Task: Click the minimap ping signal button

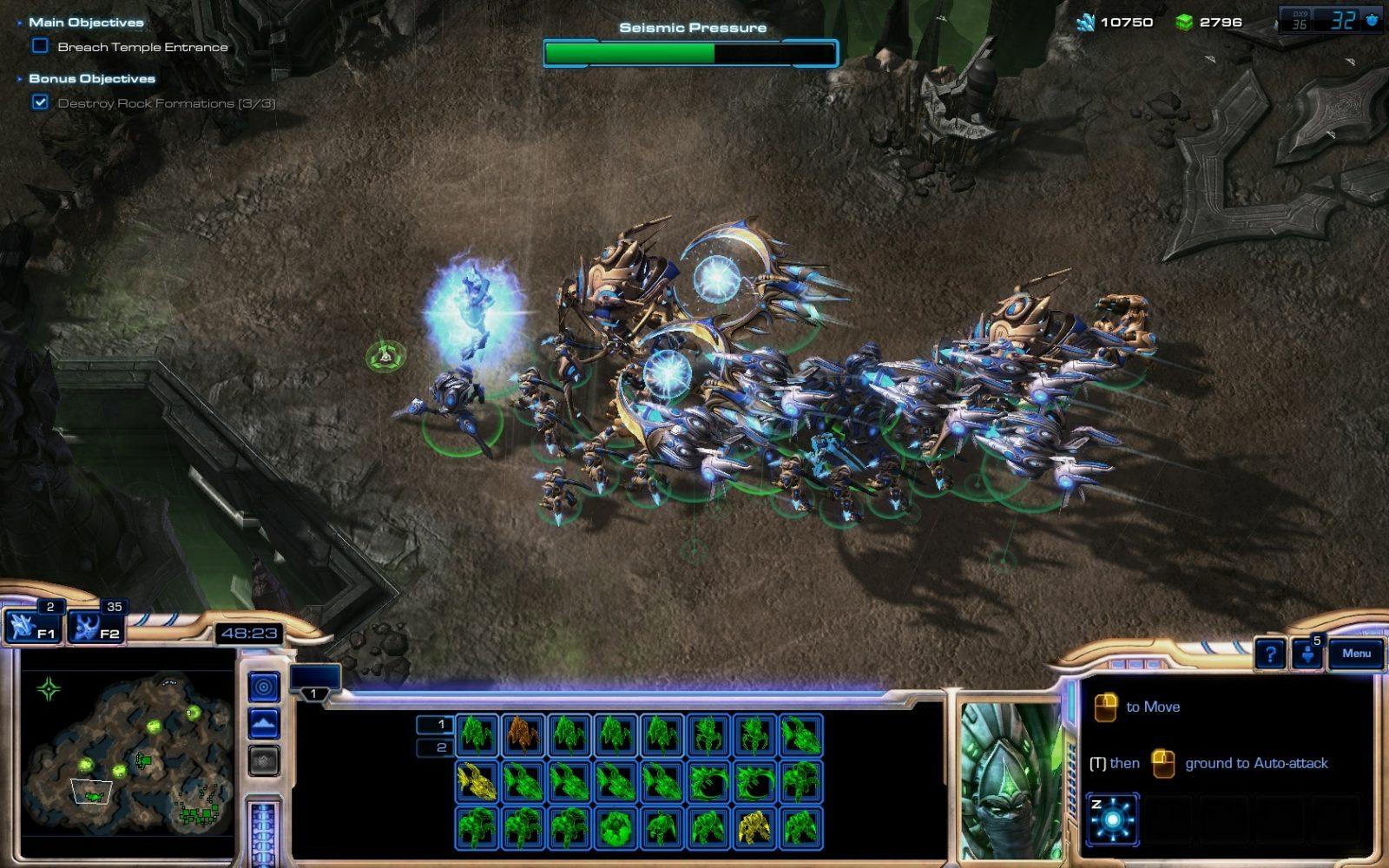Action: [264, 688]
